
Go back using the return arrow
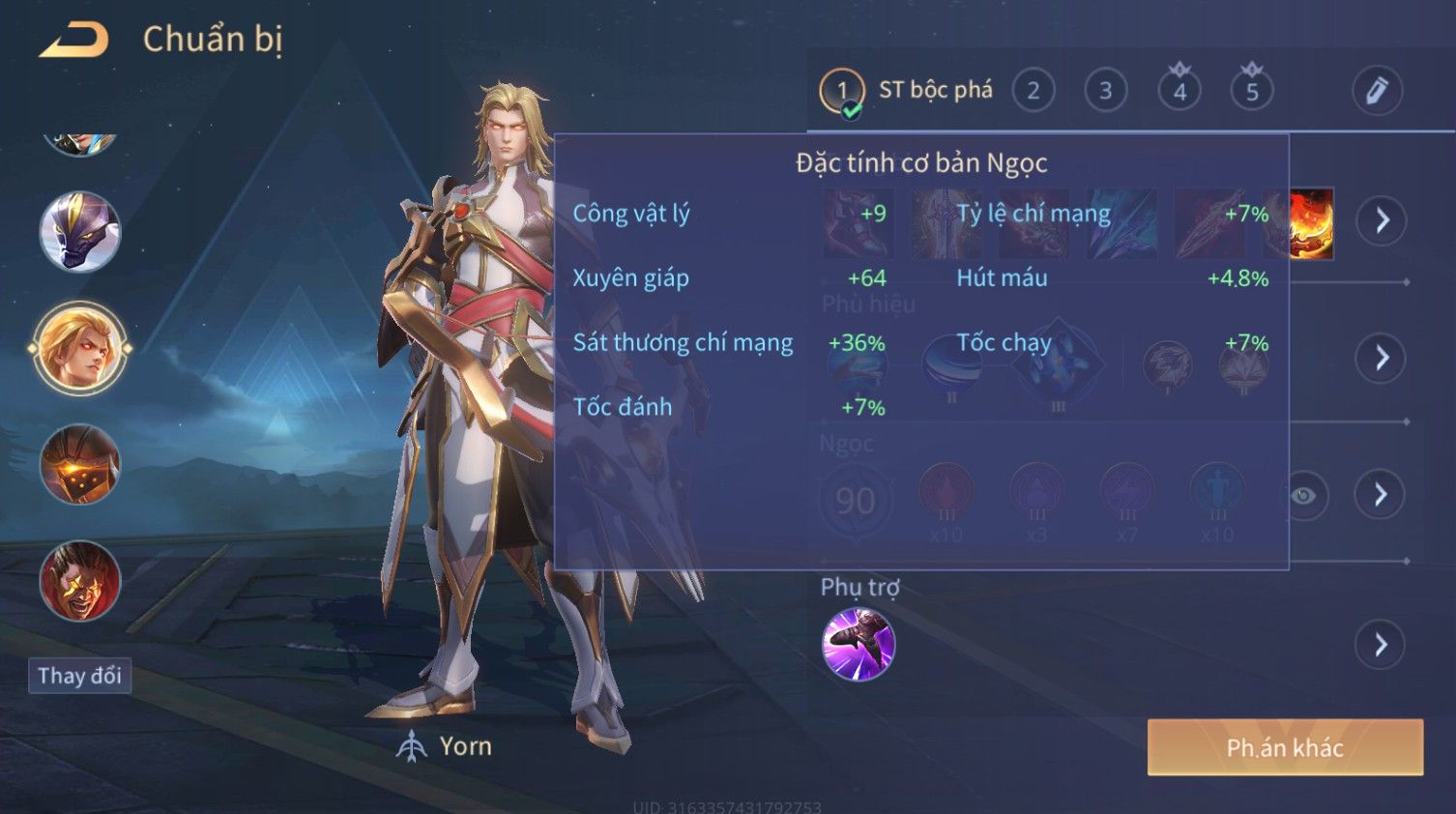coord(74,41)
